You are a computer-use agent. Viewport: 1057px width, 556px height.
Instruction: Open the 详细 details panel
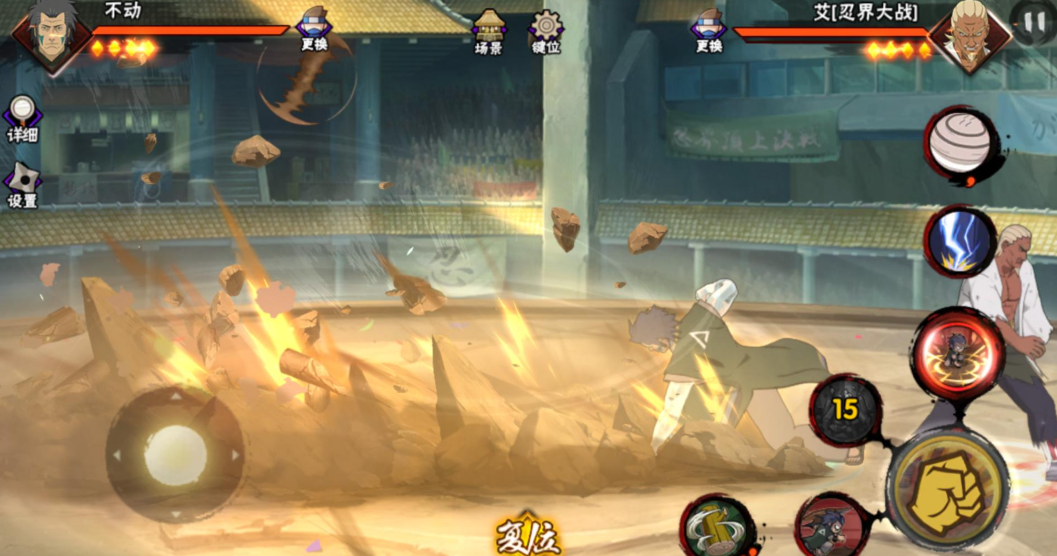[22, 119]
